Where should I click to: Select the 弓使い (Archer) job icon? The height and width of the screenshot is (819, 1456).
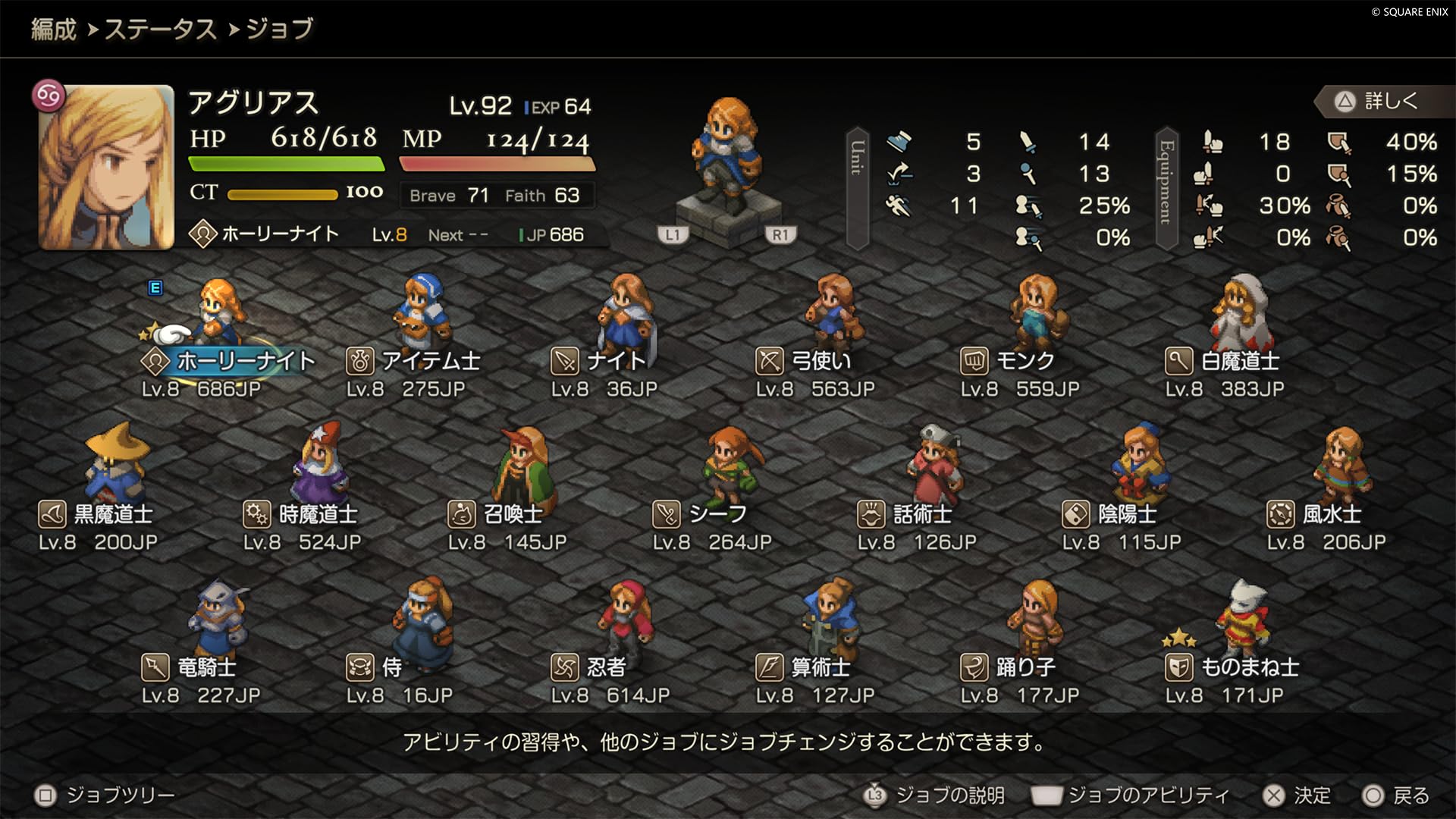click(x=769, y=362)
